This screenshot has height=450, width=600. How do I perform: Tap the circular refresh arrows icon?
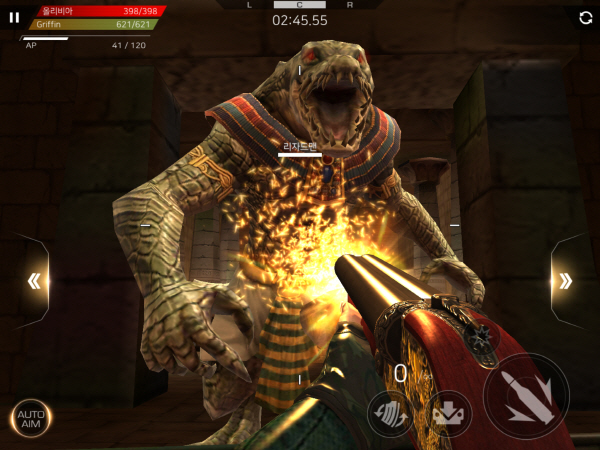[585, 17]
